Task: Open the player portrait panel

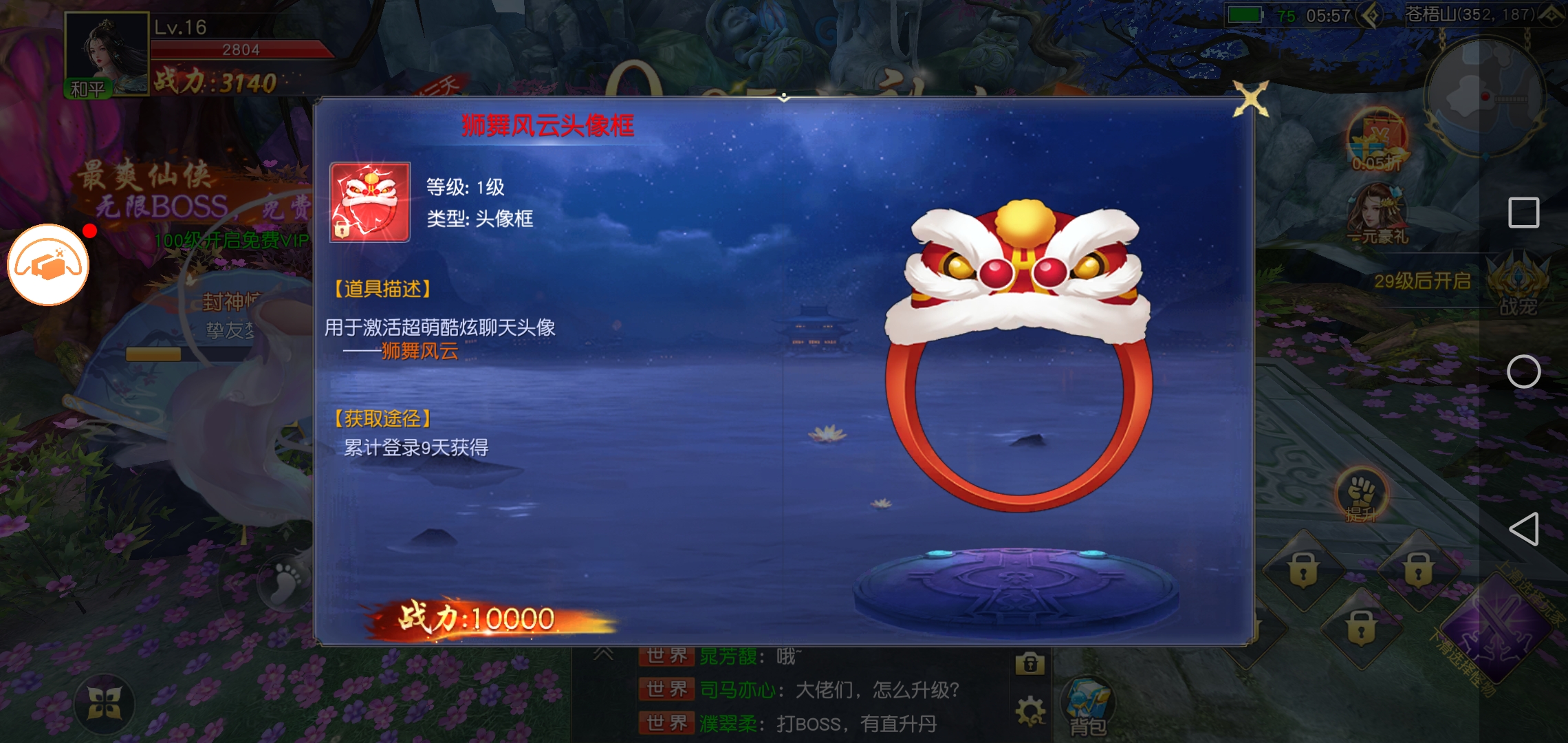Action: [x=106, y=52]
